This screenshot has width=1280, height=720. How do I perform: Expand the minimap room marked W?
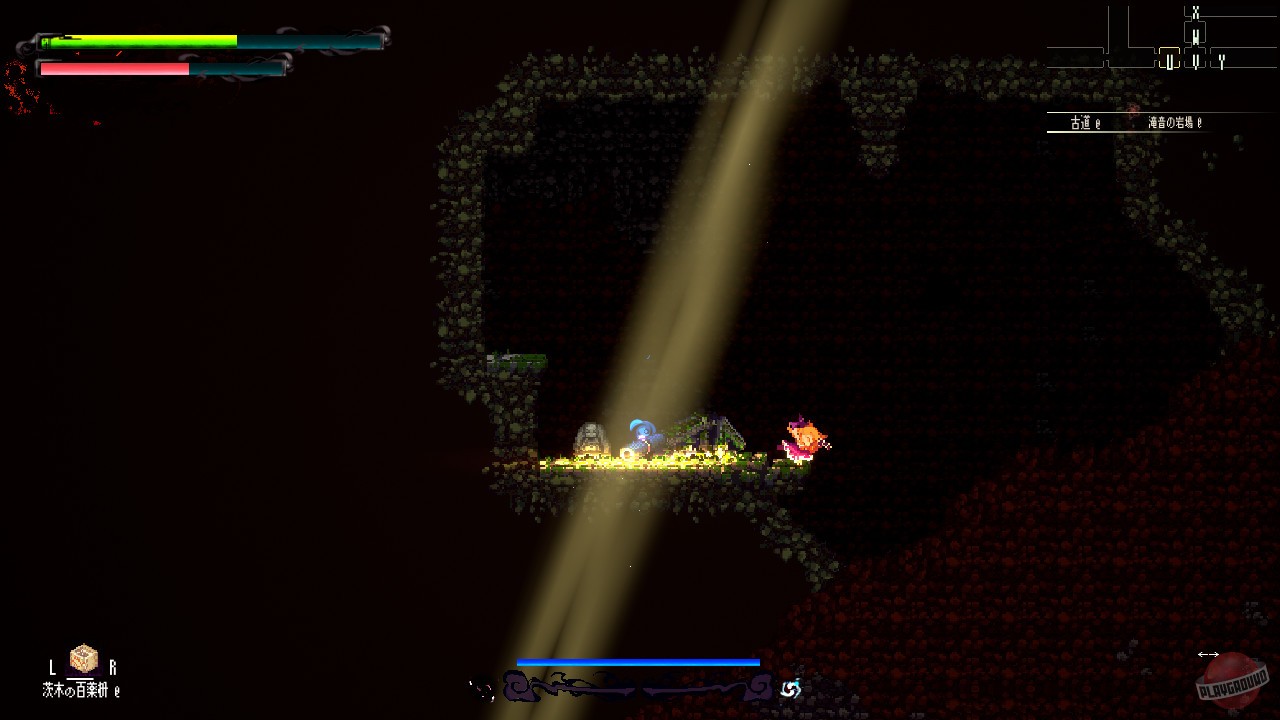(x=1195, y=37)
